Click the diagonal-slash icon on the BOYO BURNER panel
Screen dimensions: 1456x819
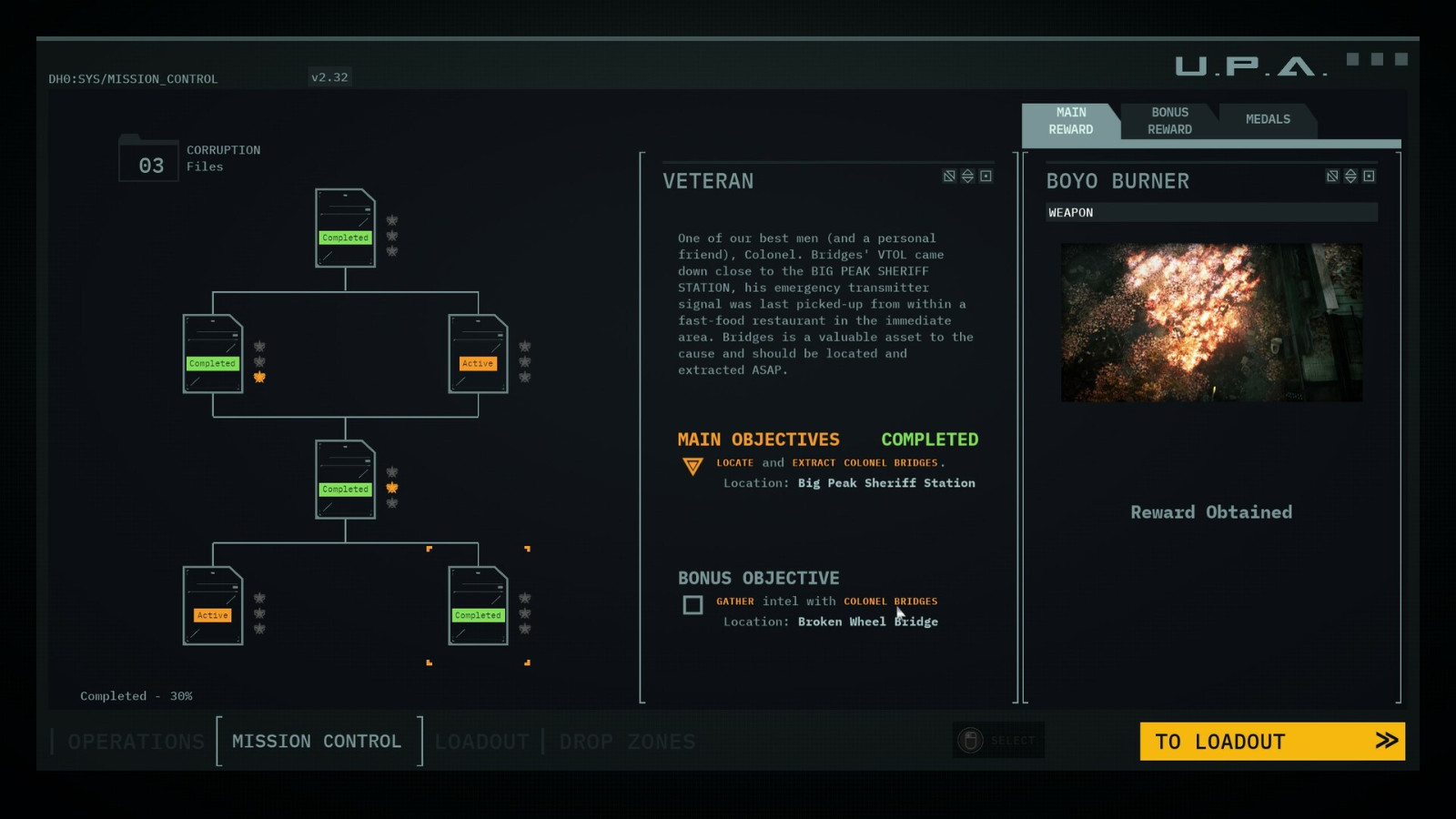tap(1330, 178)
